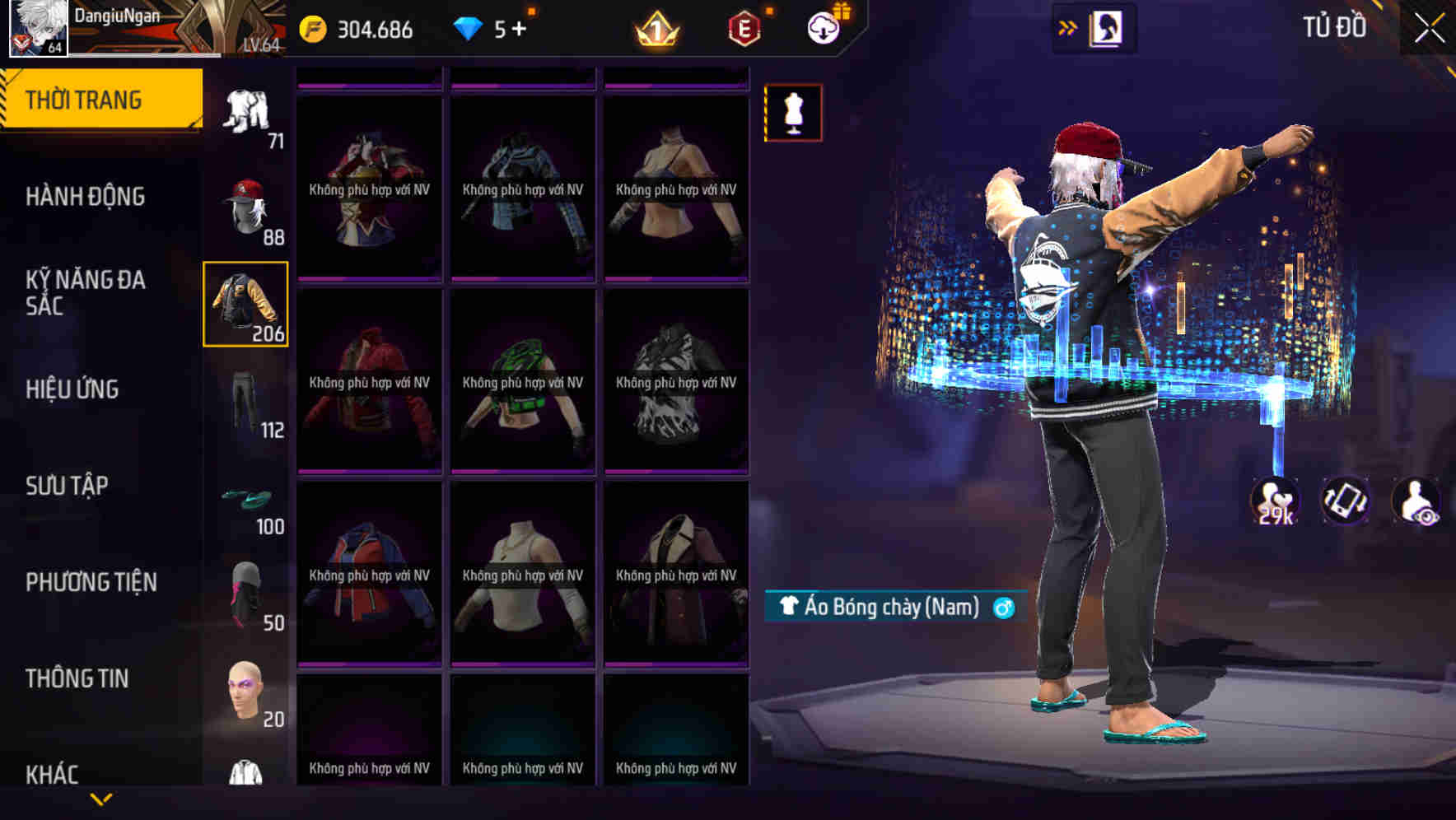The image size is (1456, 820).
Task: Open the diamond top-up icon
Action: point(492,29)
